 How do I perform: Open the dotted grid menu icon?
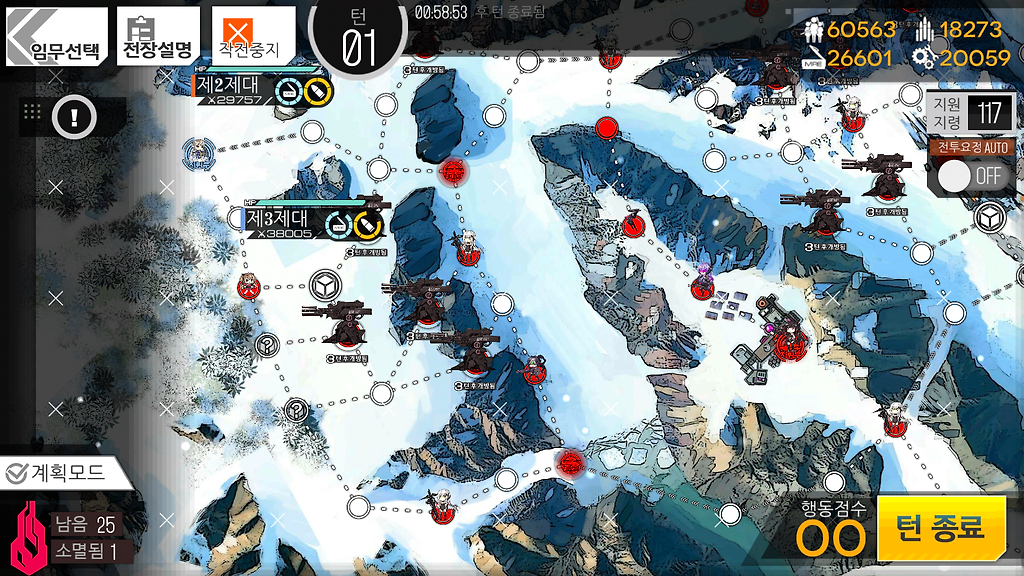coord(32,113)
